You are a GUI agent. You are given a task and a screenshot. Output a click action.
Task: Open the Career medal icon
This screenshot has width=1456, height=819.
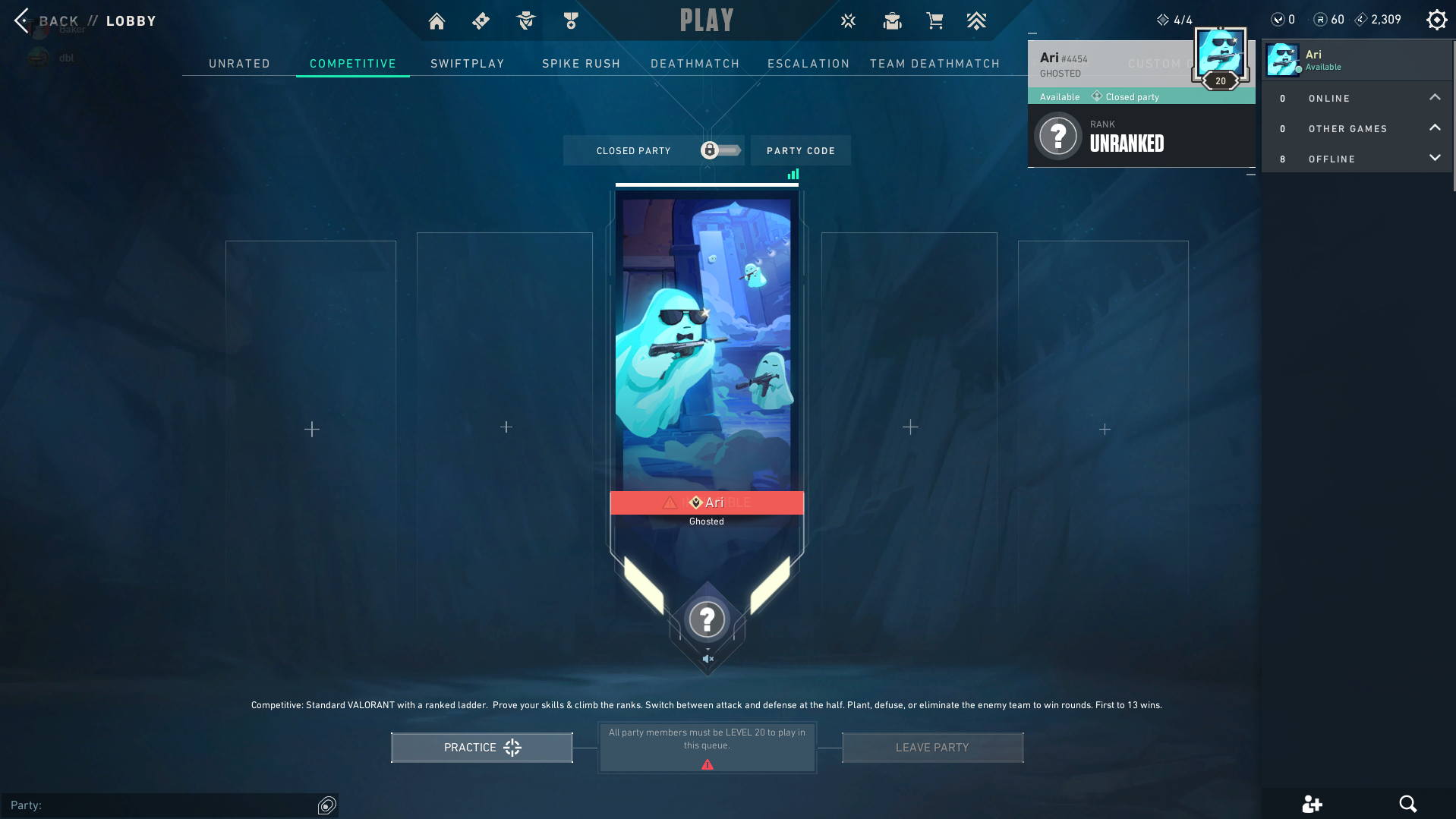click(x=569, y=20)
